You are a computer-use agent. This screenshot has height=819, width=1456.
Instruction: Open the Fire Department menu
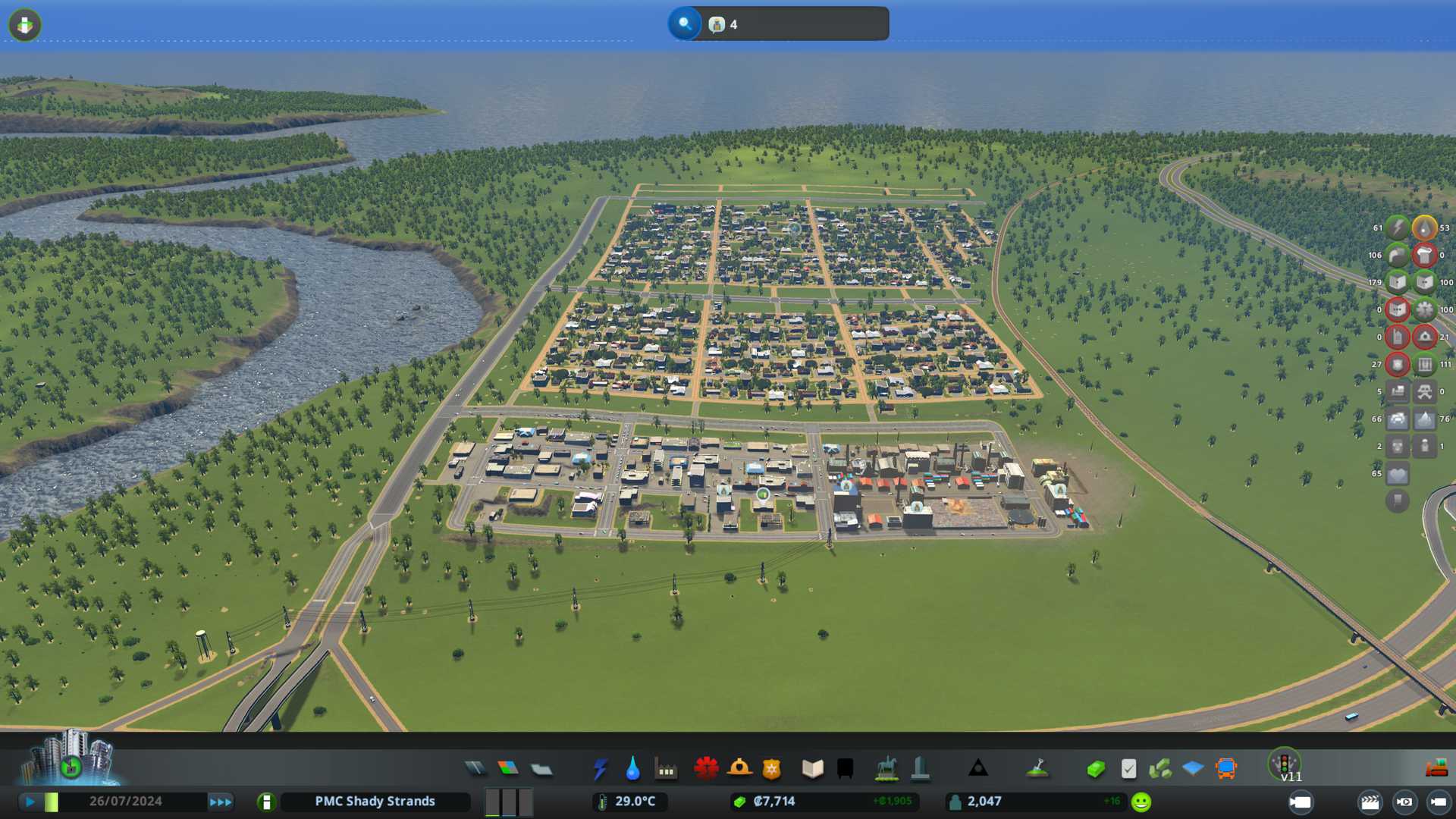[x=739, y=769]
